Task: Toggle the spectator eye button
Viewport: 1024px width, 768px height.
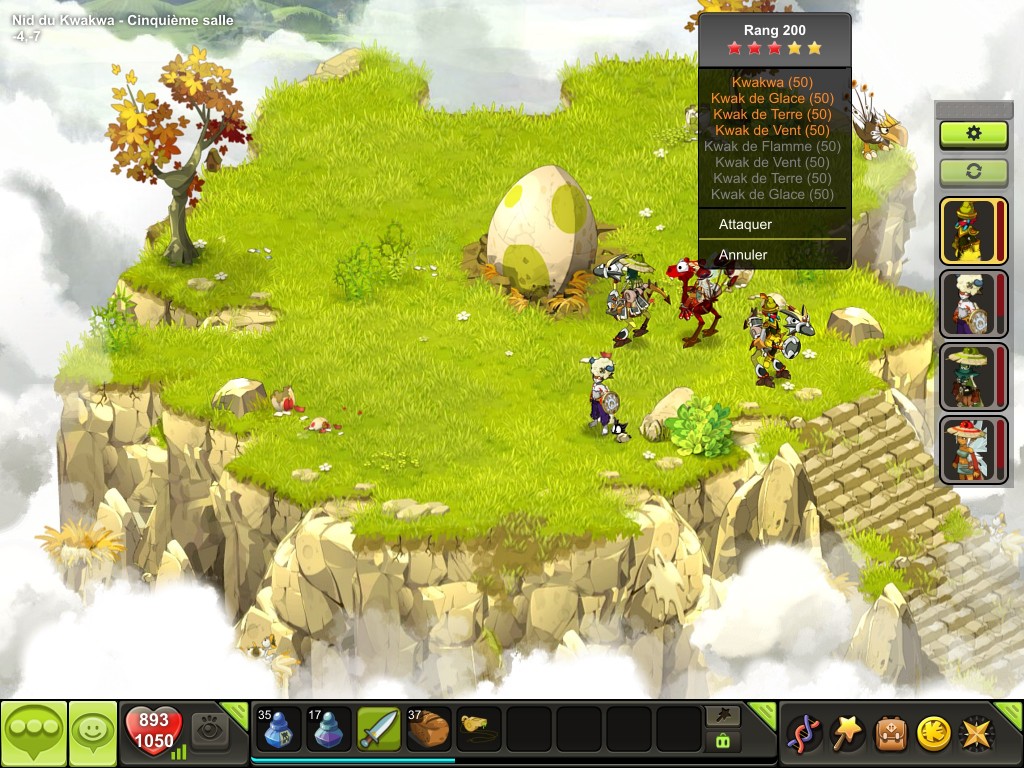Action: click(210, 730)
